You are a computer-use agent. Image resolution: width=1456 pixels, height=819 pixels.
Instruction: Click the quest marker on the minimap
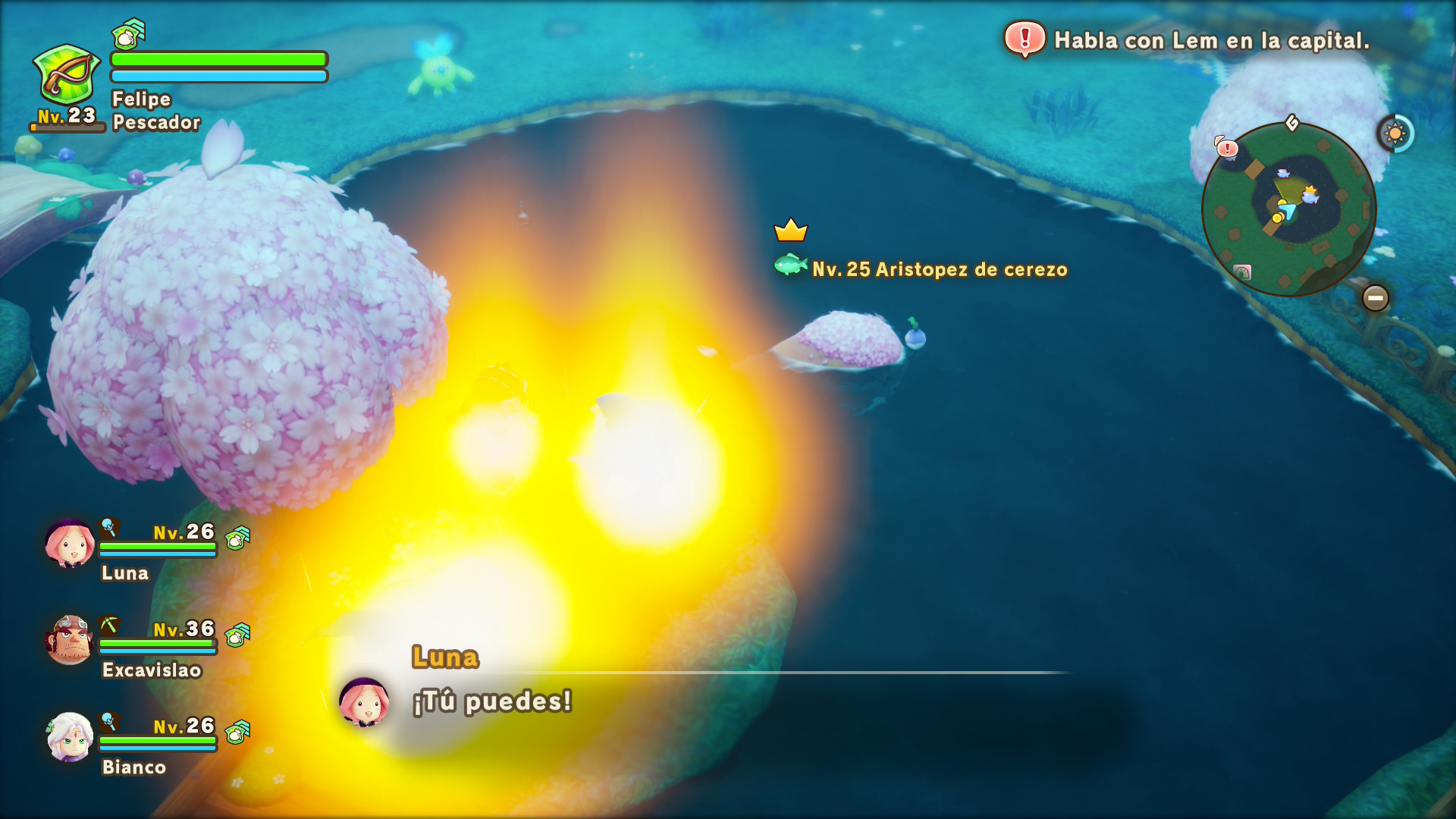click(x=1226, y=148)
